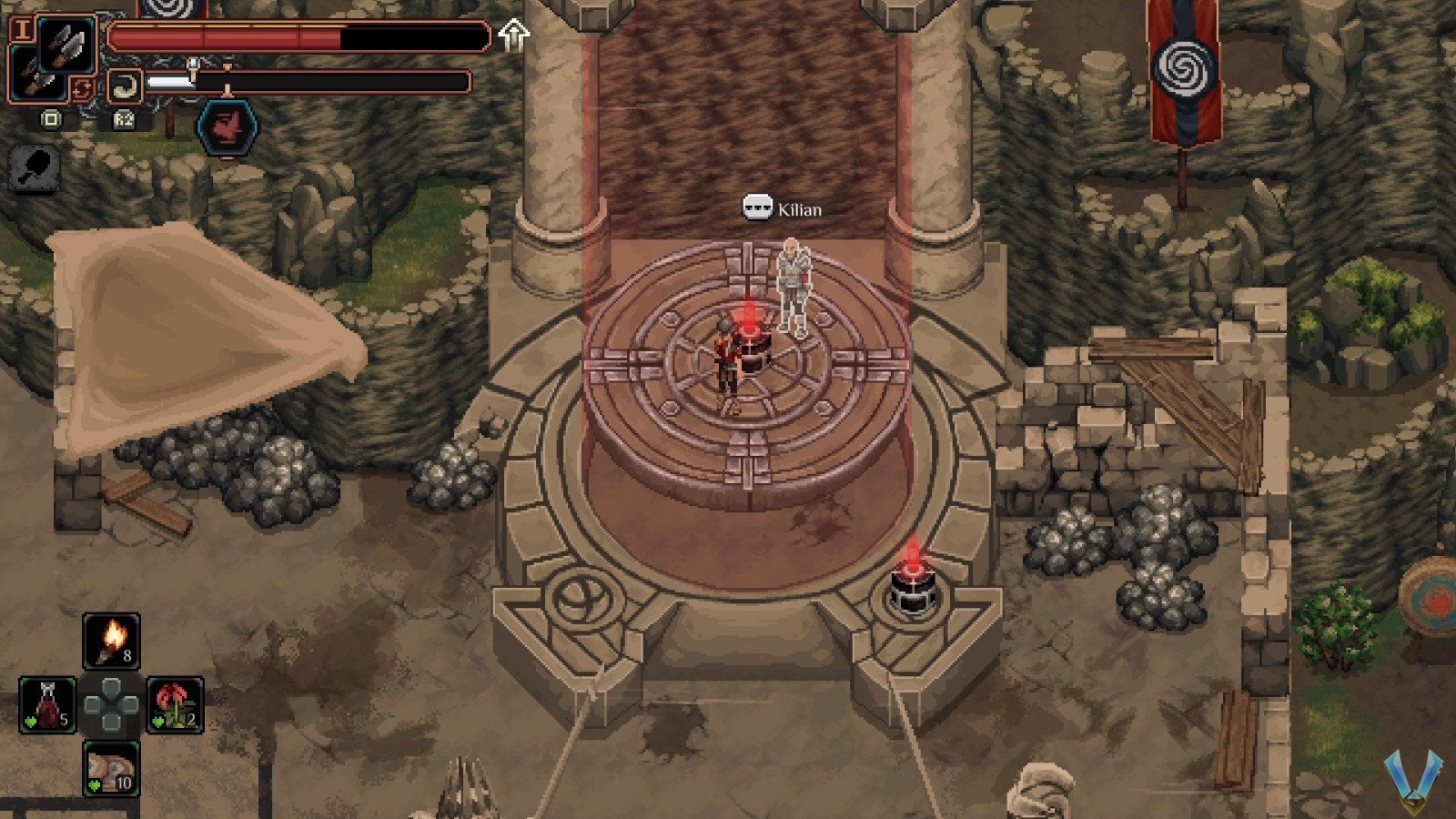1456x819 pixels.
Task: Click the R2 controller button prompt
Action: (x=124, y=120)
